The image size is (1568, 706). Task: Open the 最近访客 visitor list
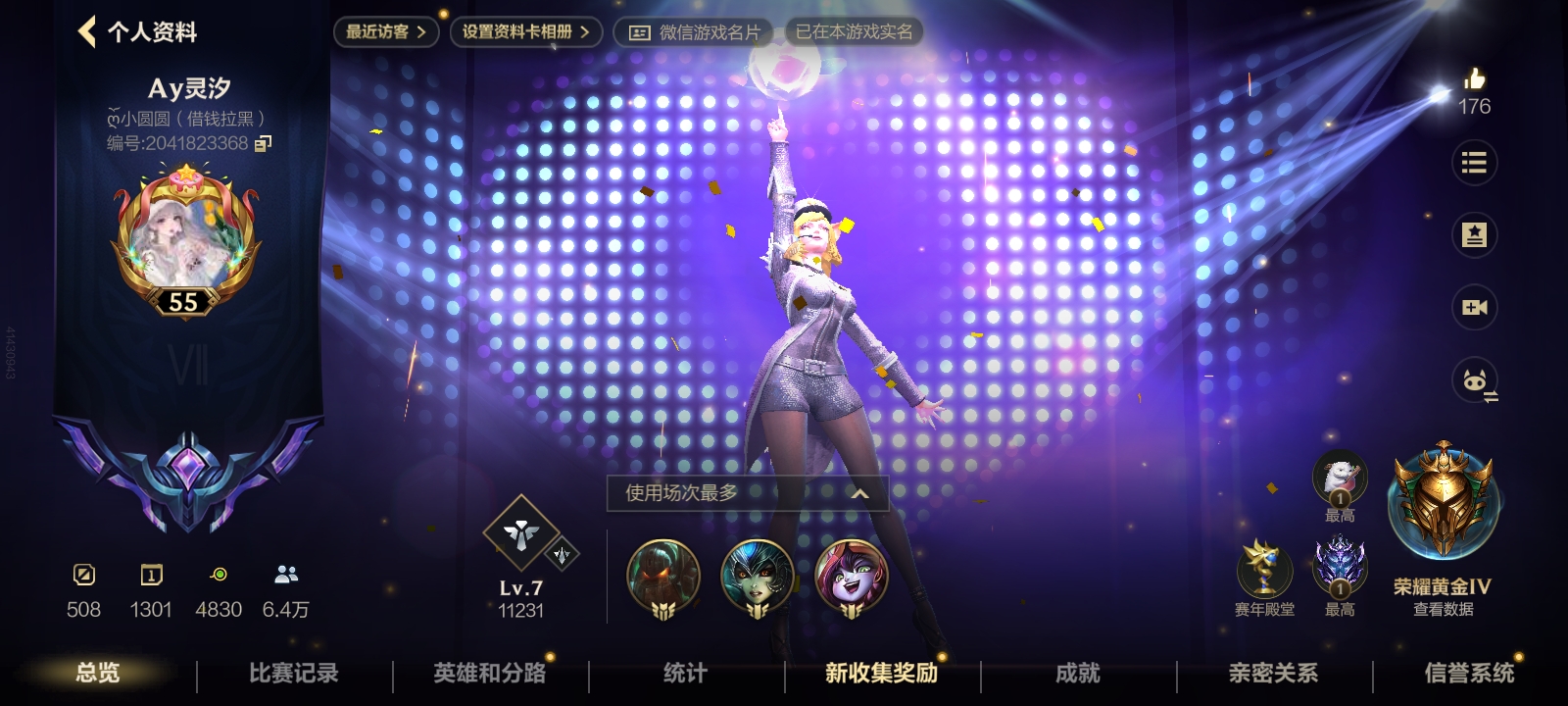point(385,31)
